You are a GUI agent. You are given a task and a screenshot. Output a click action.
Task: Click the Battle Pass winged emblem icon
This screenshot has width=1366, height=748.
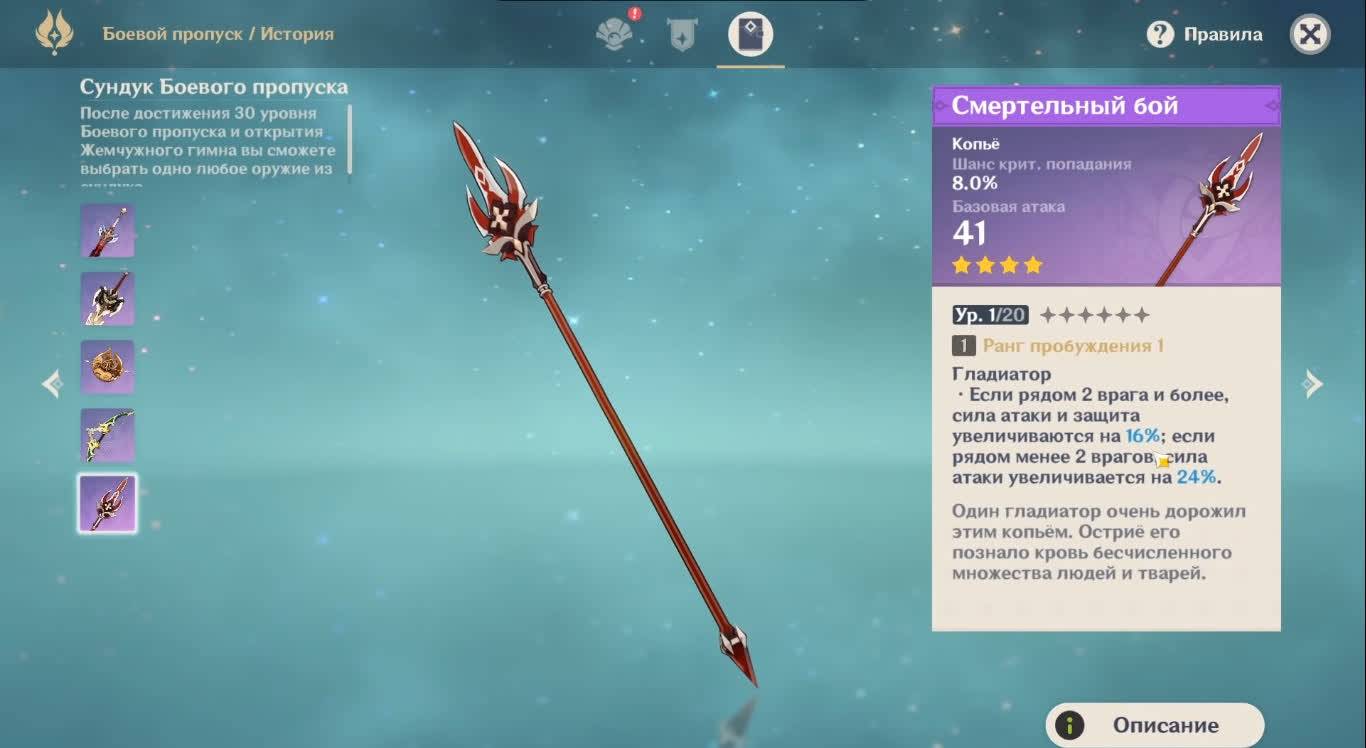(54, 34)
